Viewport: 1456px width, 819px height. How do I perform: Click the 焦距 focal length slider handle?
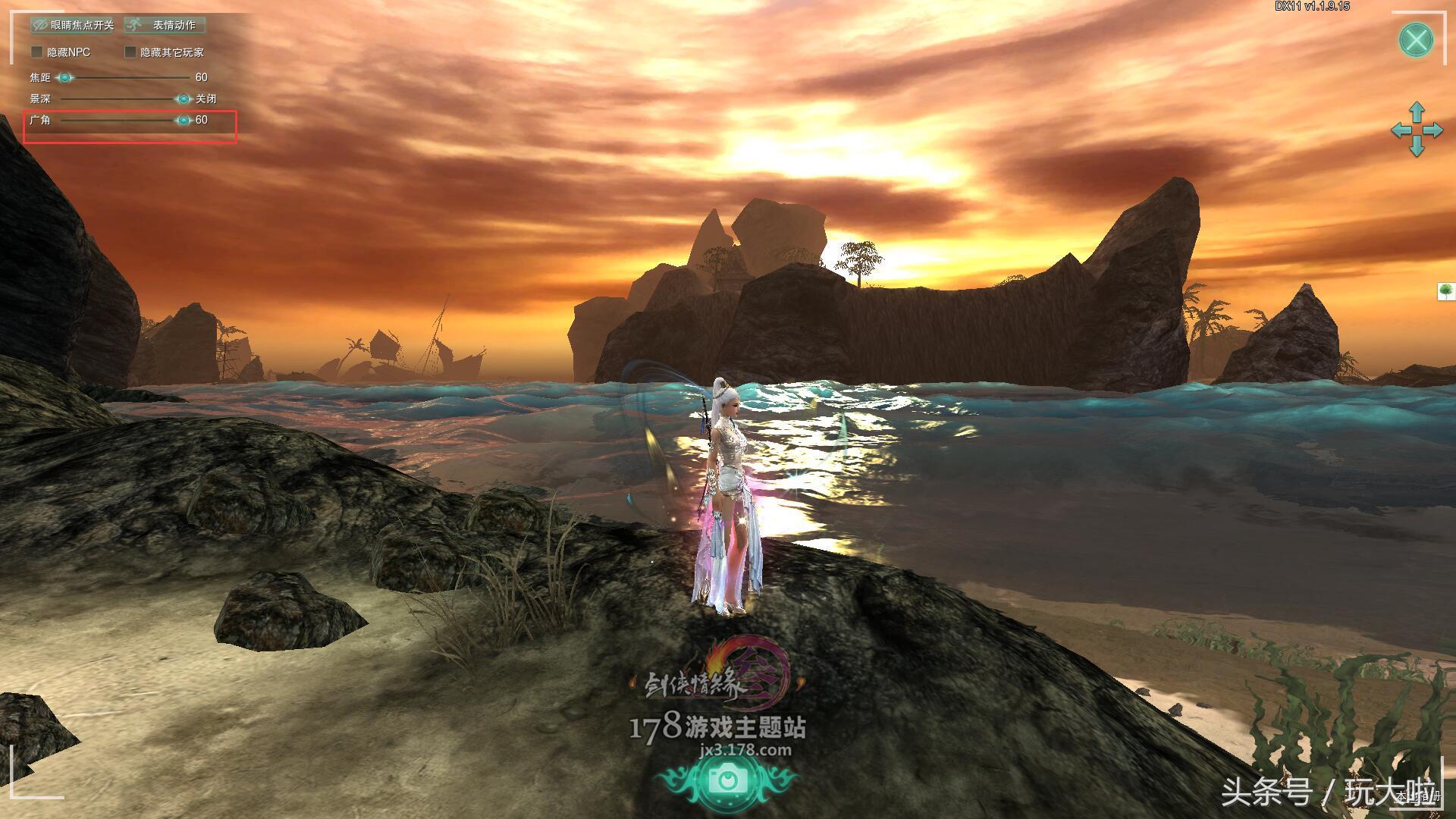click(65, 77)
